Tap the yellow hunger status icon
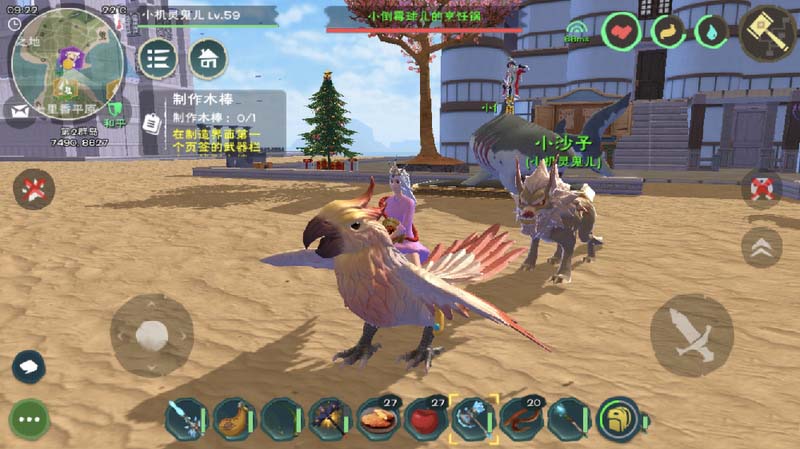Image resolution: width=800 pixels, height=449 pixels. pos(667,32)
